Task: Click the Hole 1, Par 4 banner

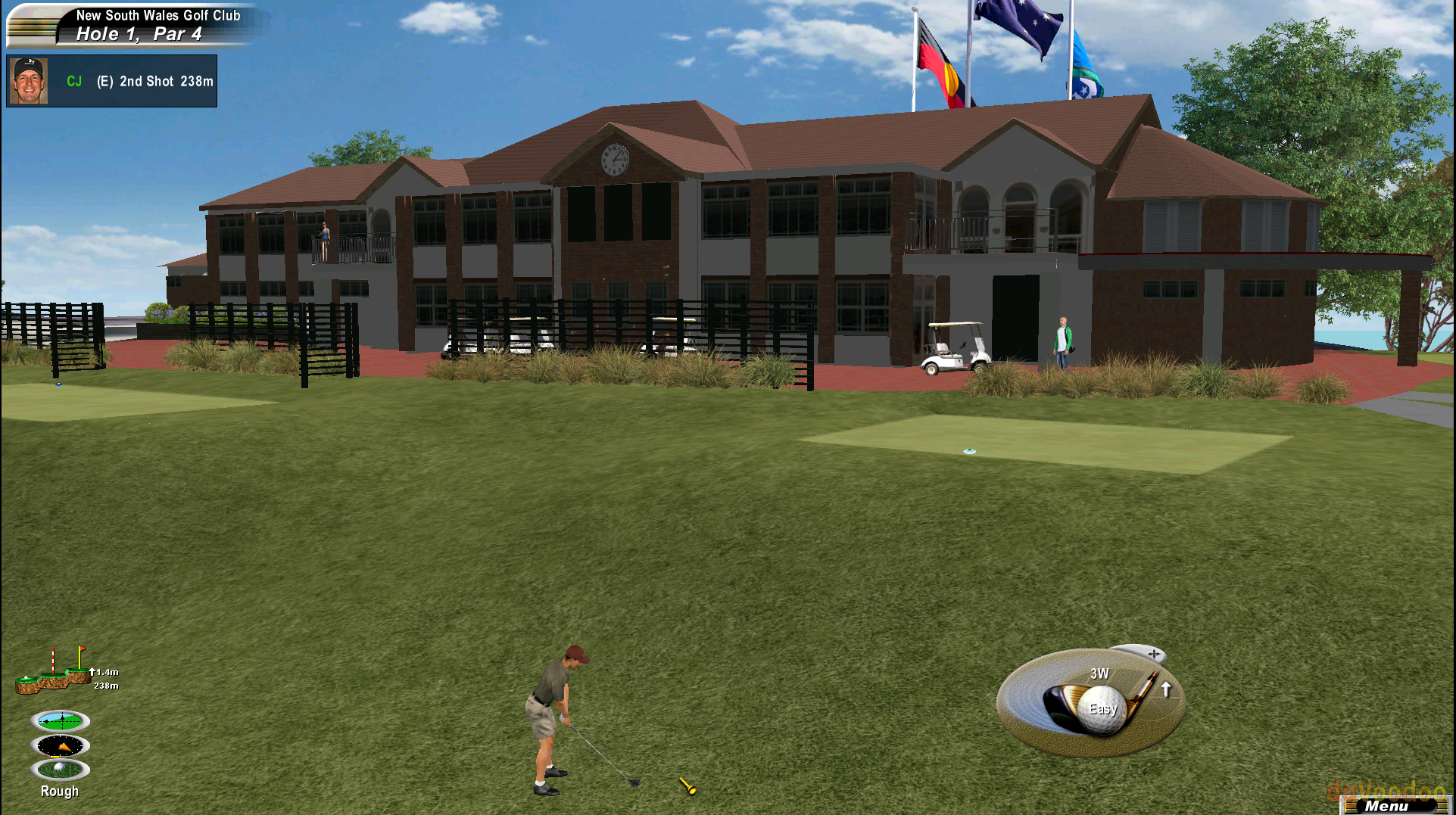Action: click(140, 33)
